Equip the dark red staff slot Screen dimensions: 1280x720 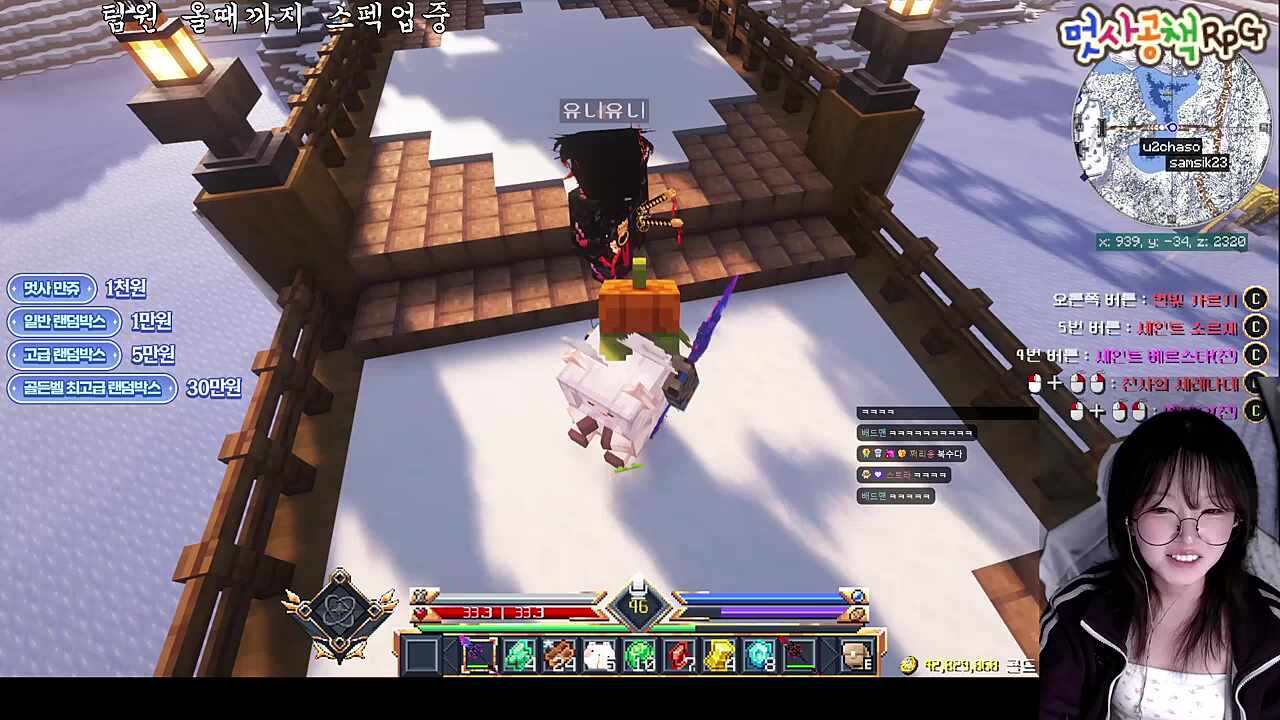click(800, 655)
